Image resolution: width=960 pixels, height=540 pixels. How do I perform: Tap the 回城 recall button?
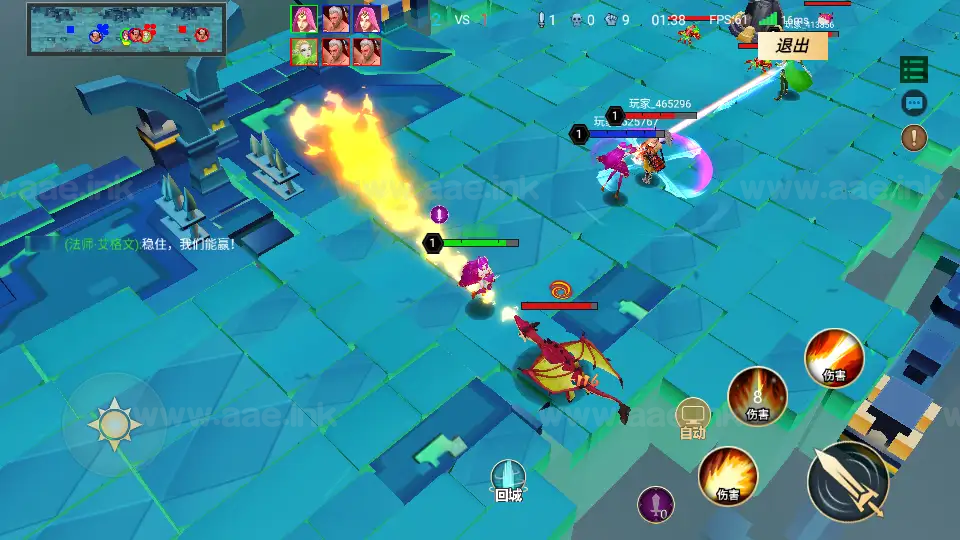pyautogui.click(x=508, y=481)
